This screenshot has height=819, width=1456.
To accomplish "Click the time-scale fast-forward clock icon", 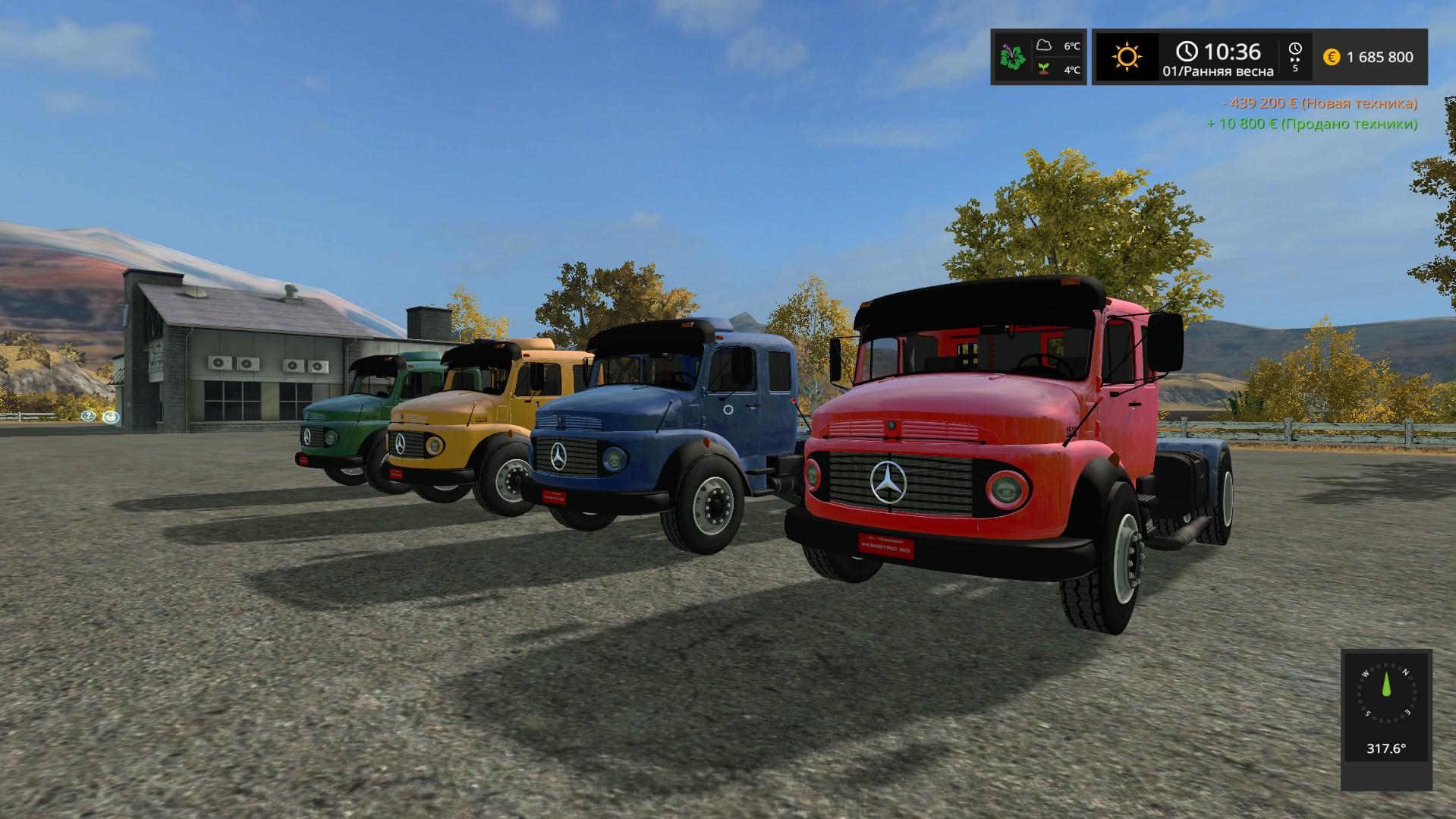I will (1295, 50).
